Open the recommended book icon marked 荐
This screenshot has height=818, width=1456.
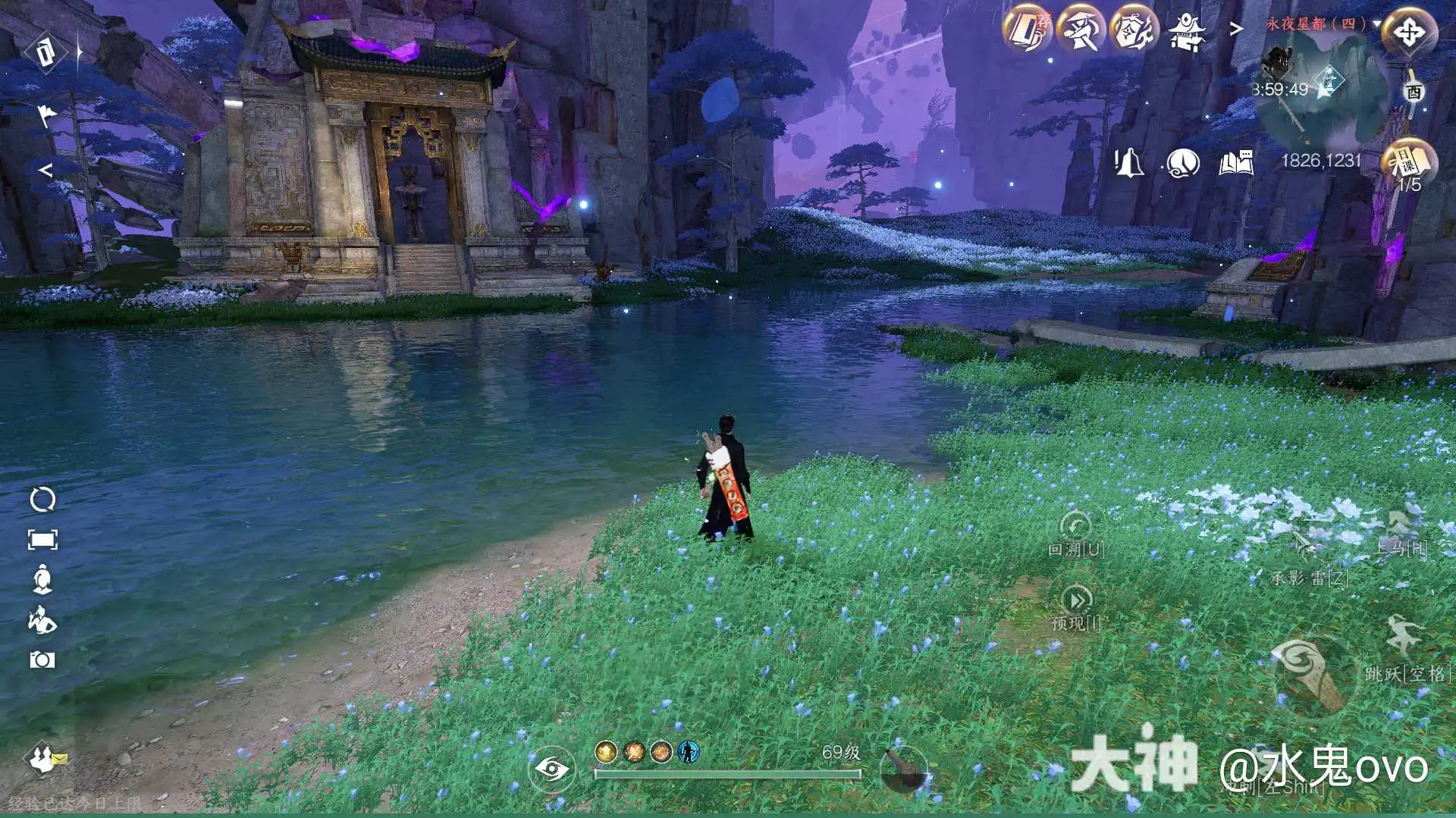point(1028,30)
